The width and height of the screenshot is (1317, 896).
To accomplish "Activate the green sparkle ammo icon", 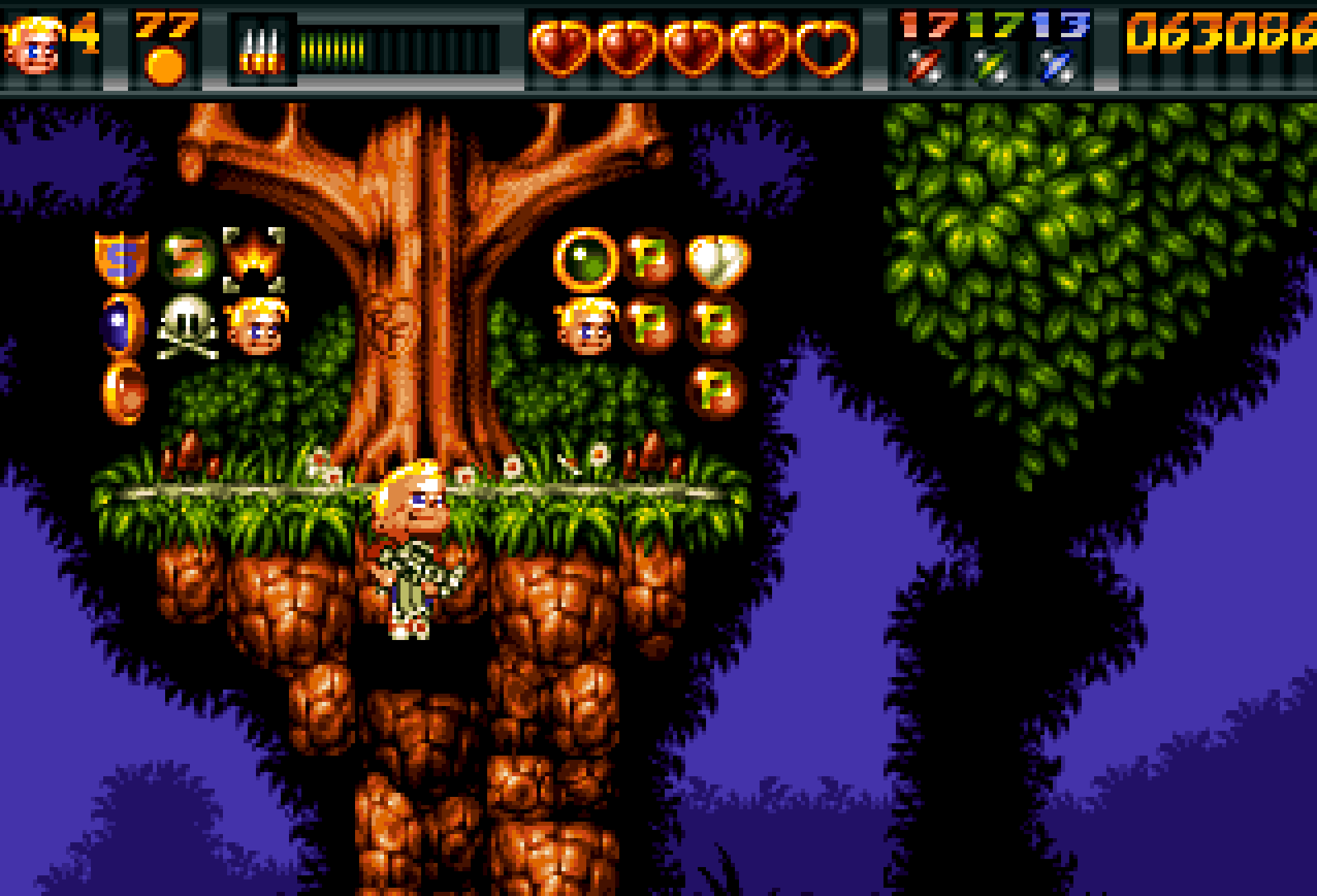I will point(990,66).
